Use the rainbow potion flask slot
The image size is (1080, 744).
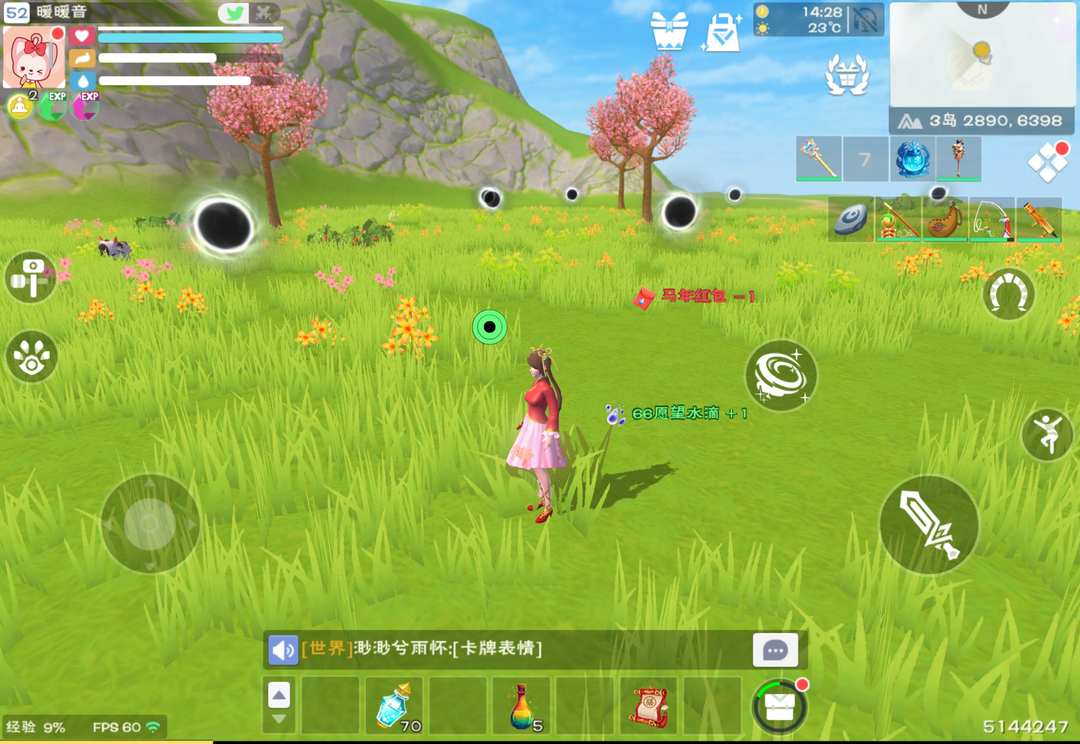click(520, 705)
